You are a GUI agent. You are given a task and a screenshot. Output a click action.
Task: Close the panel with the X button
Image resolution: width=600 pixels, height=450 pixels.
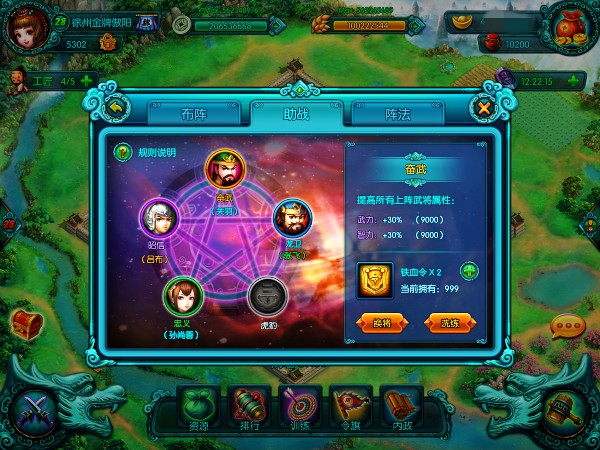pyautogui.click(x=484, y=107)
